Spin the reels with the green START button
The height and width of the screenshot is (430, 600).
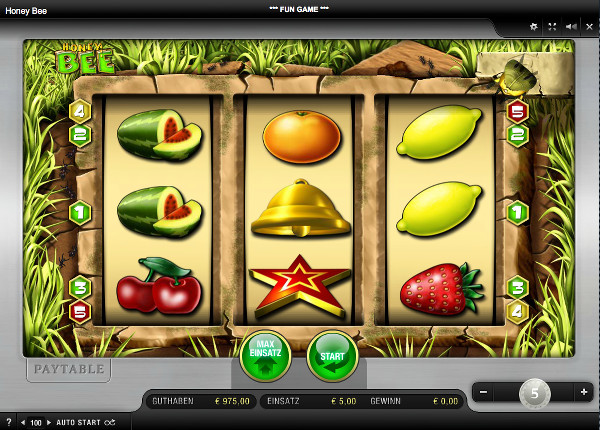point(332,356)
